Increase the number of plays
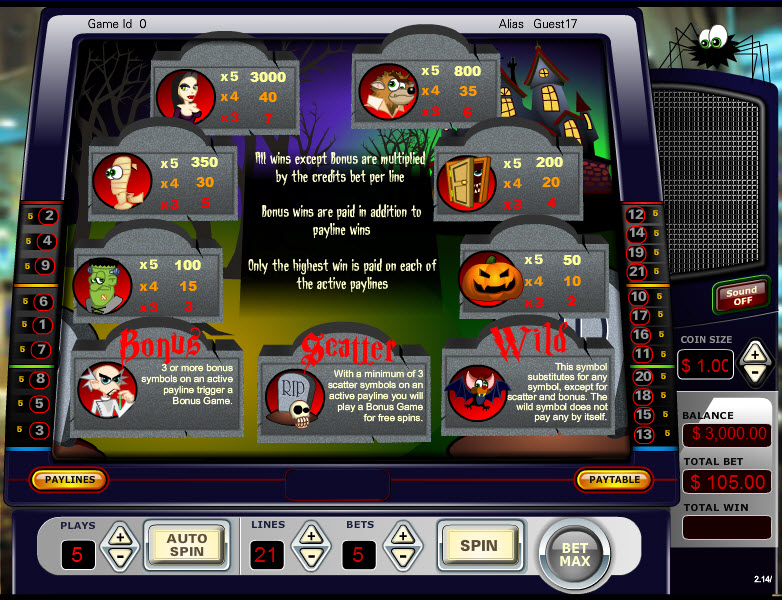 [x=119, y=535]
